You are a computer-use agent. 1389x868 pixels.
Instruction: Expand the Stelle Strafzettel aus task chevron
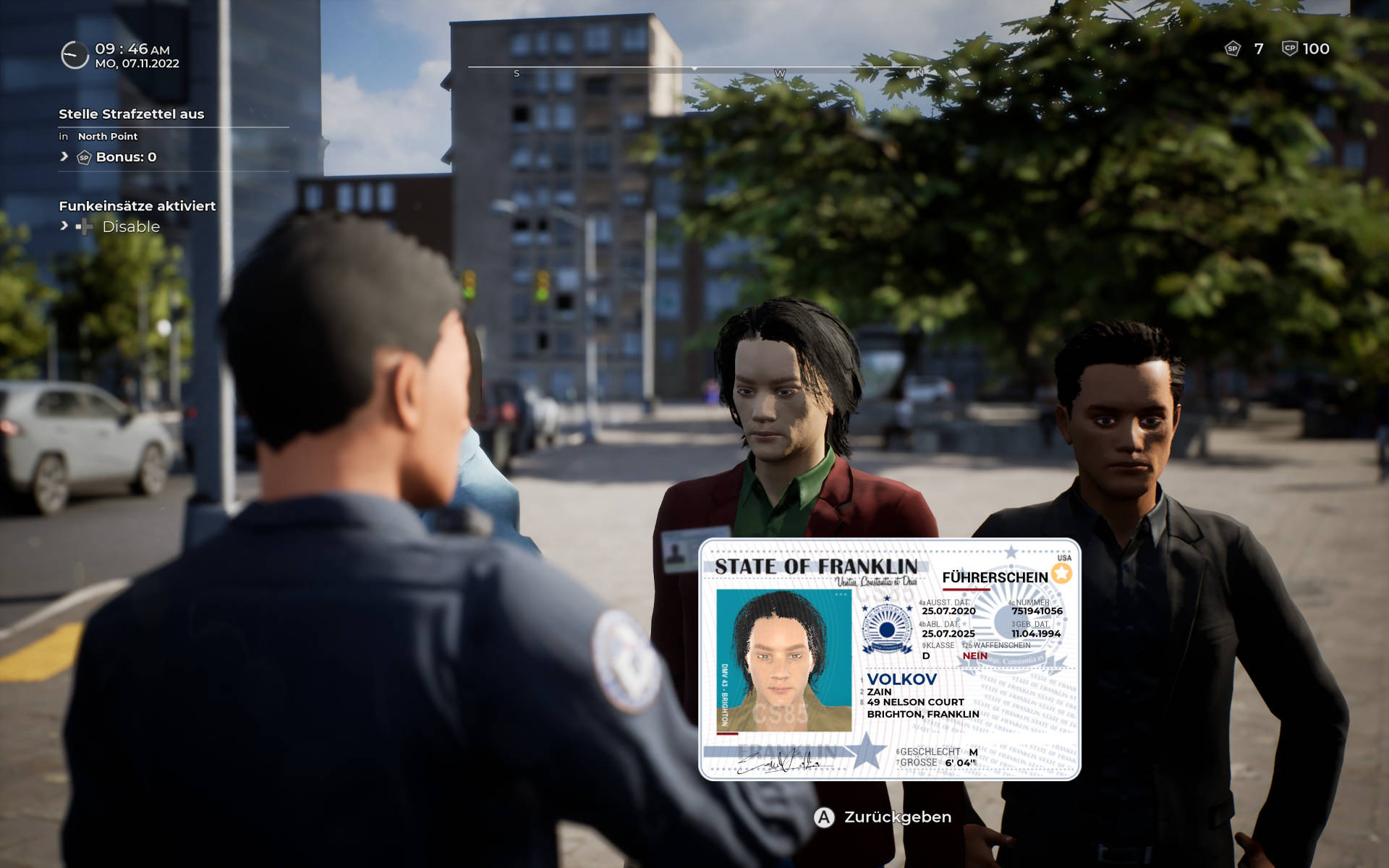coord(63,158)
